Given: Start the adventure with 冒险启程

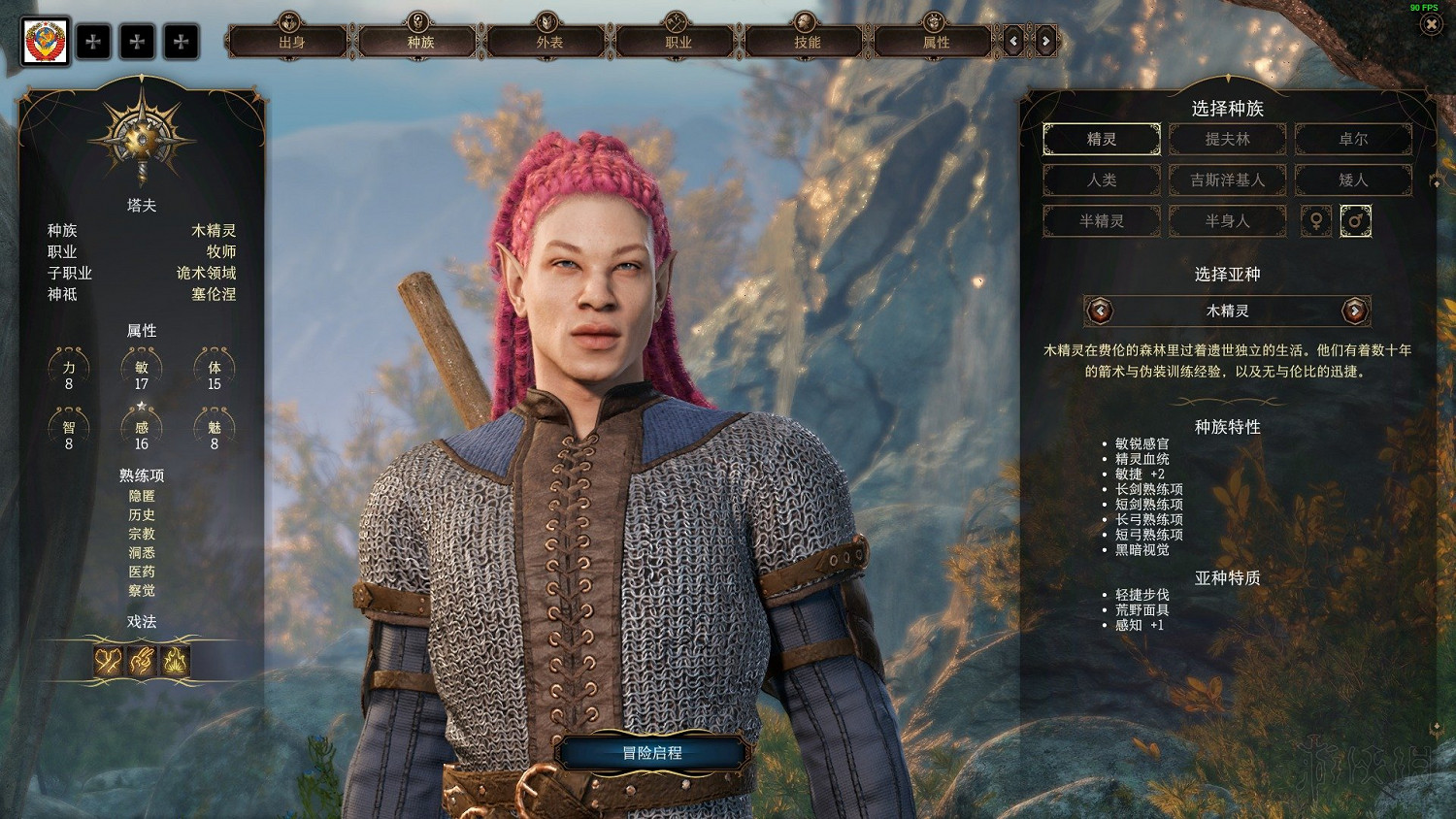Looking at the screenshot, I should tap(652, 753).
